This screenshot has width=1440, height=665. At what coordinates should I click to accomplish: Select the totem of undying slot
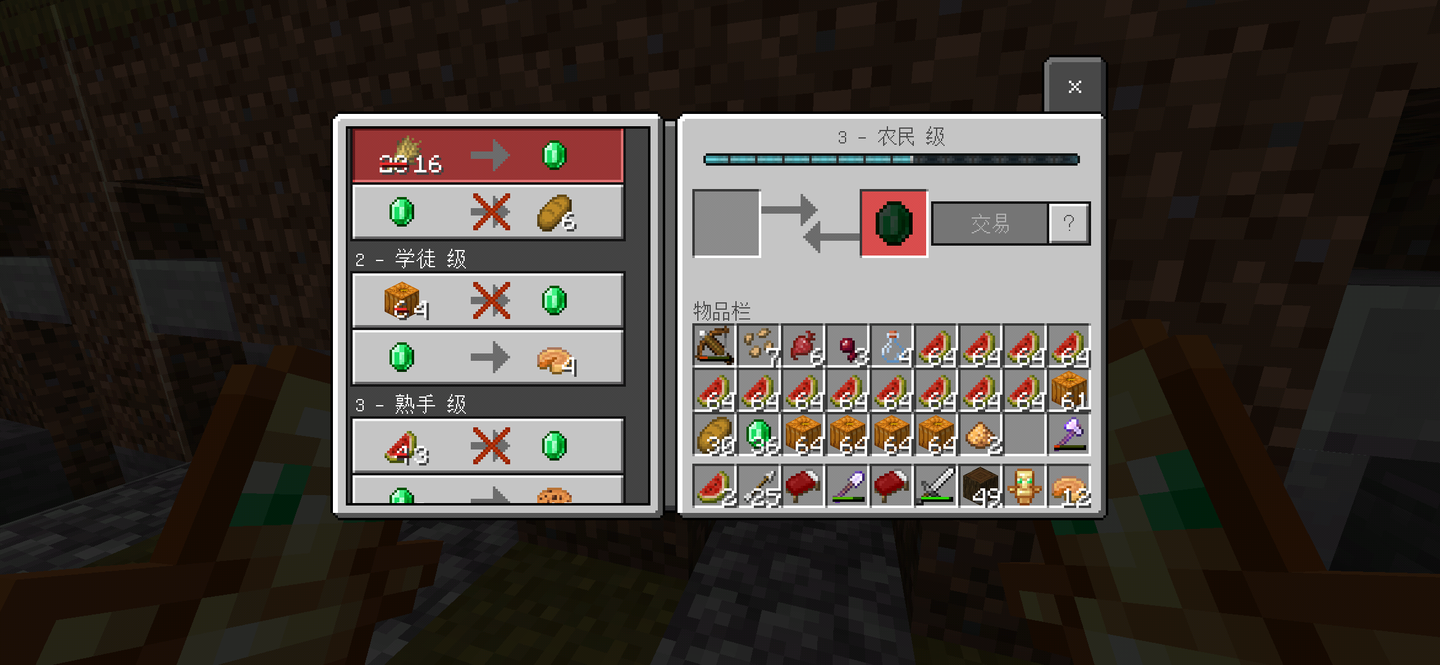pos(1024,486)
